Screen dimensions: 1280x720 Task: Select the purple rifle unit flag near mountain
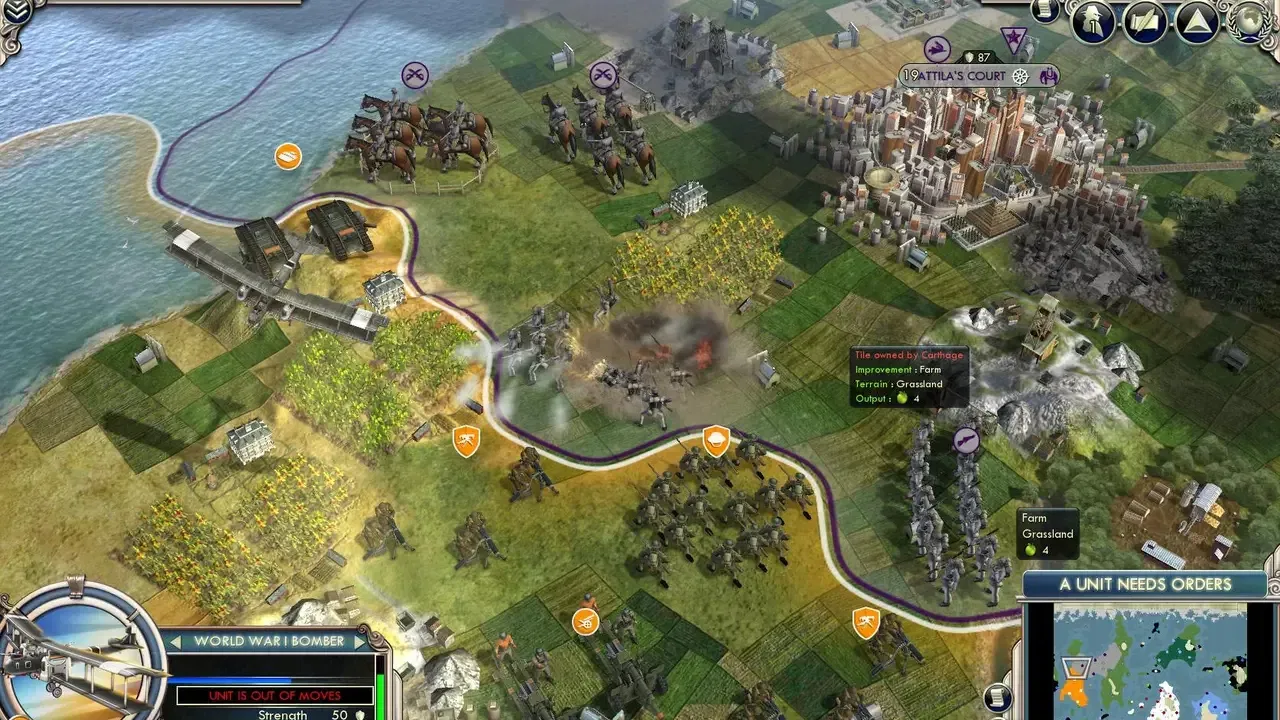click(x=965, y=440)
